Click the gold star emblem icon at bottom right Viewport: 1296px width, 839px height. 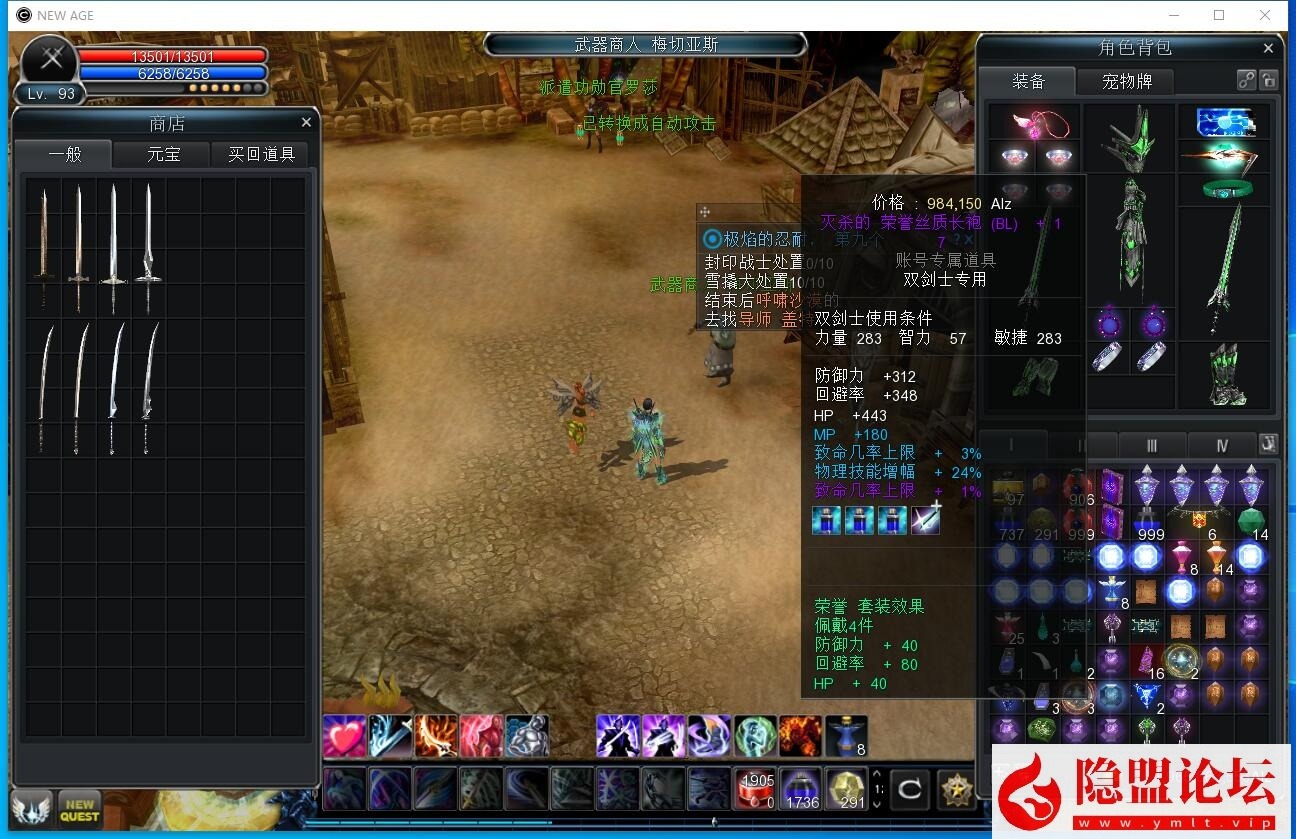[x=956, y=788]
